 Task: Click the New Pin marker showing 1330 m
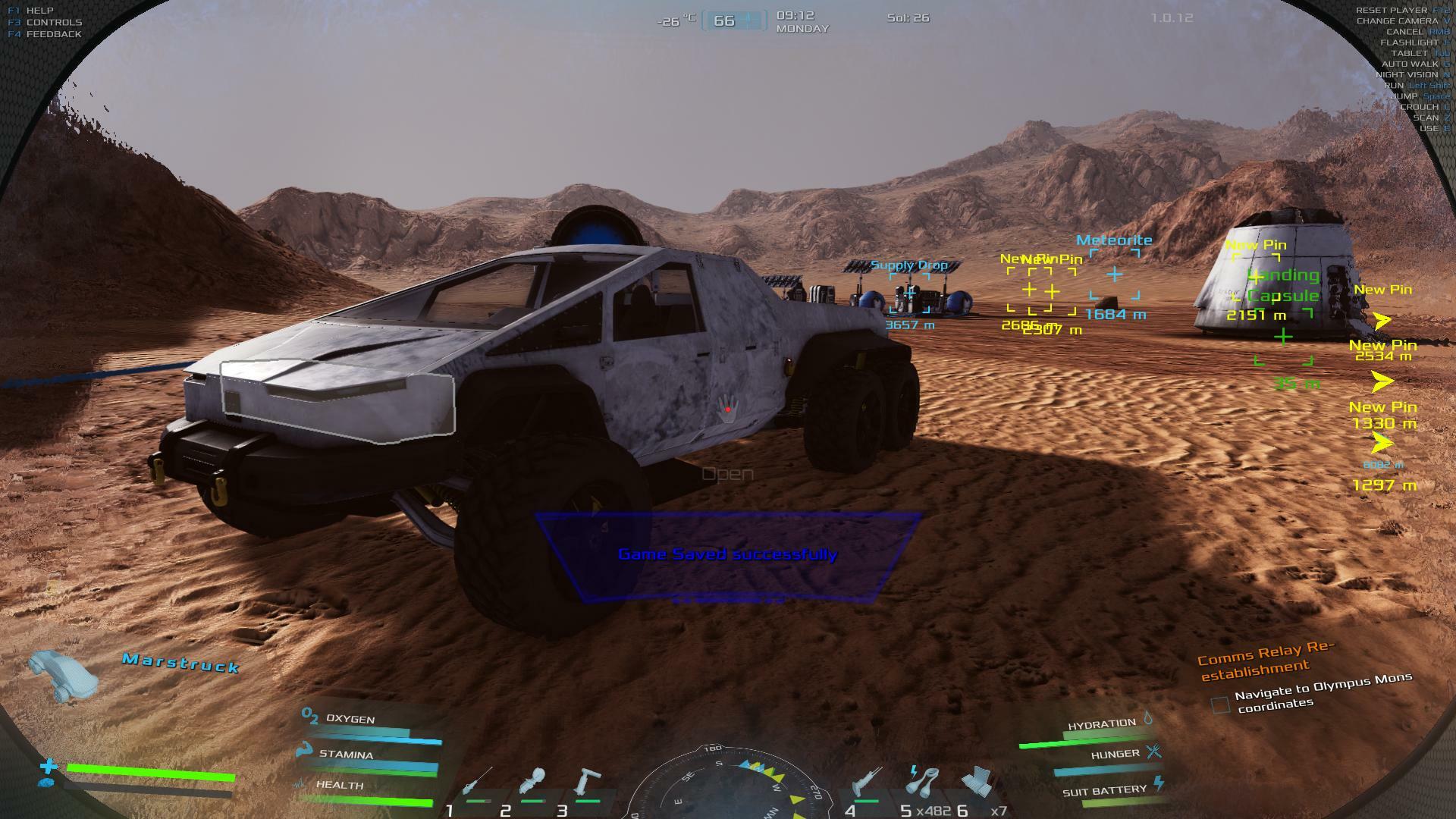[1382, 415]
